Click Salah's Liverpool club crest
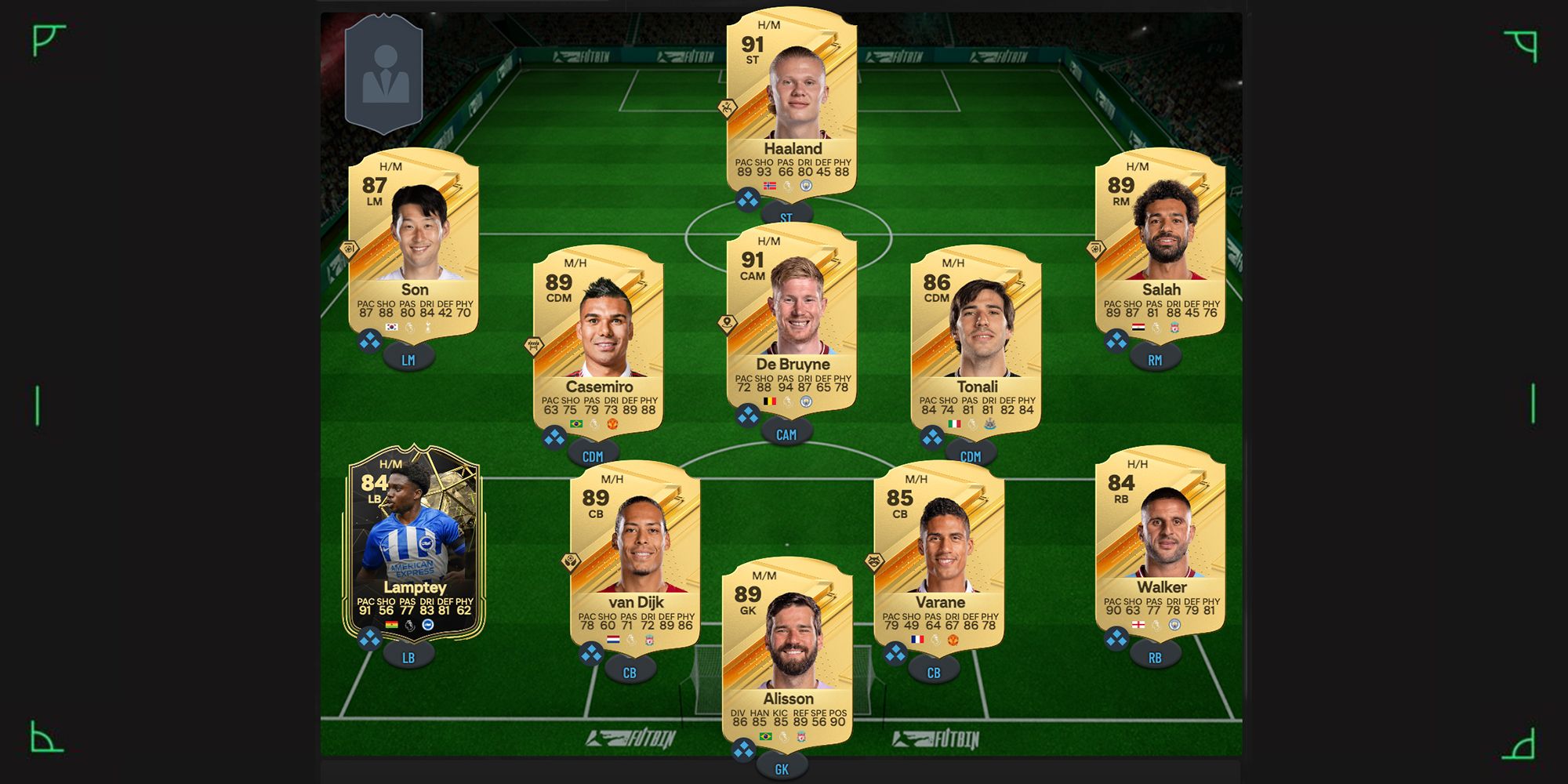Viewport: 1568px width, 784px height. click(x=1174, y=328)
